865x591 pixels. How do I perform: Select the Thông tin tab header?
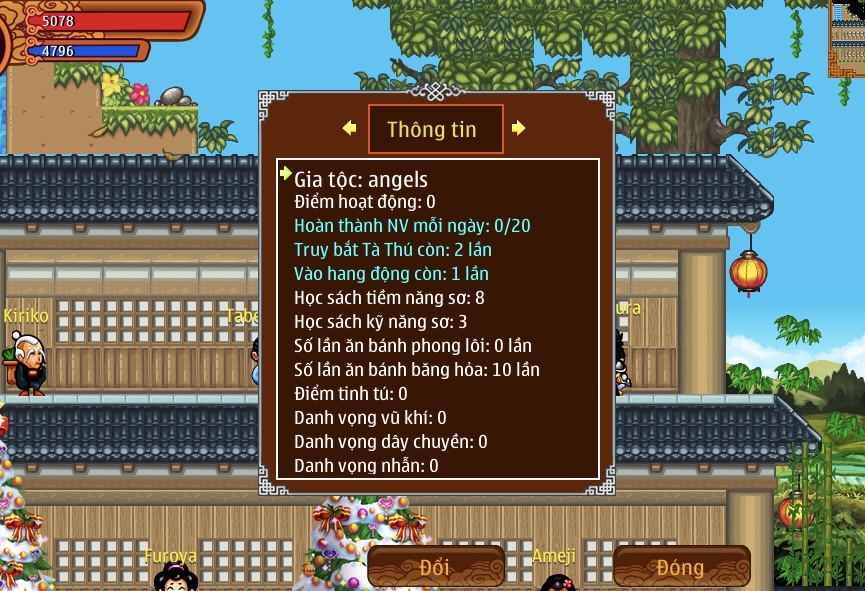click(x=435, y=129)
